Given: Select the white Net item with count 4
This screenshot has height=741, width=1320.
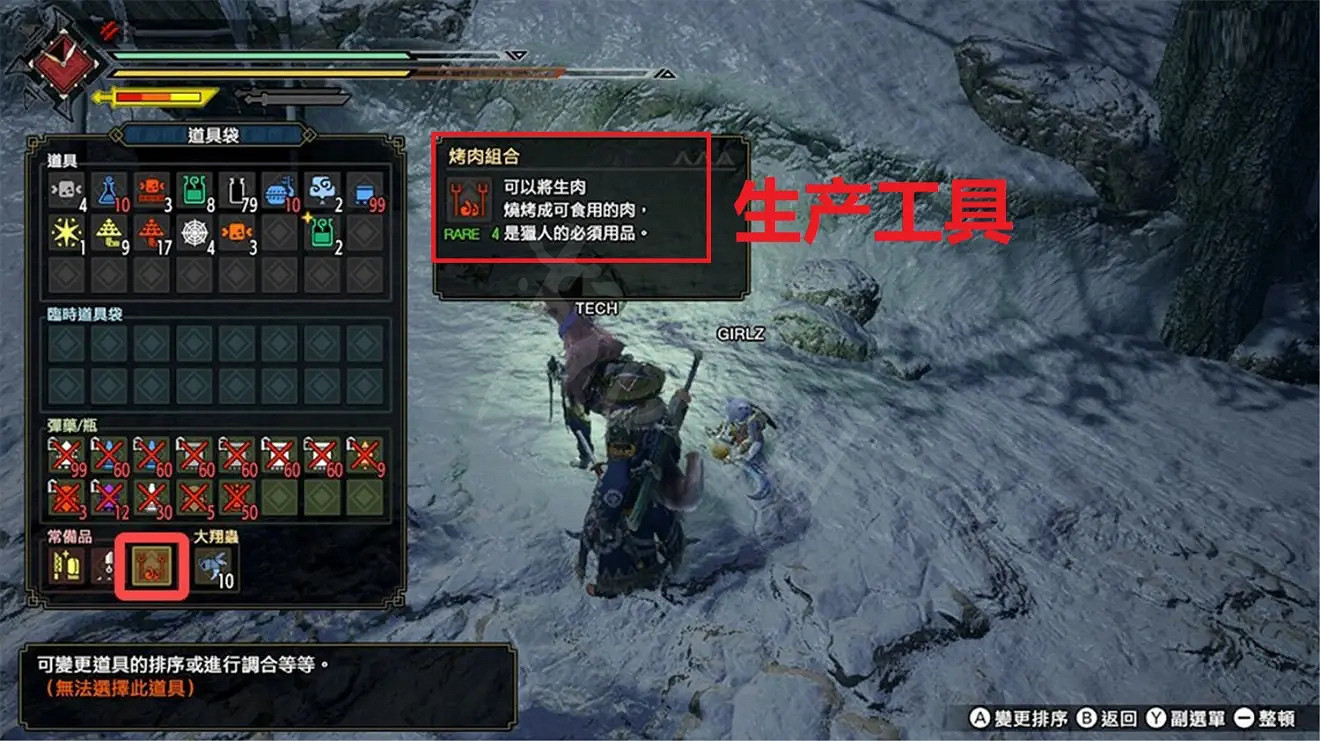Looking at the screenshot, I should click(195, 233).
